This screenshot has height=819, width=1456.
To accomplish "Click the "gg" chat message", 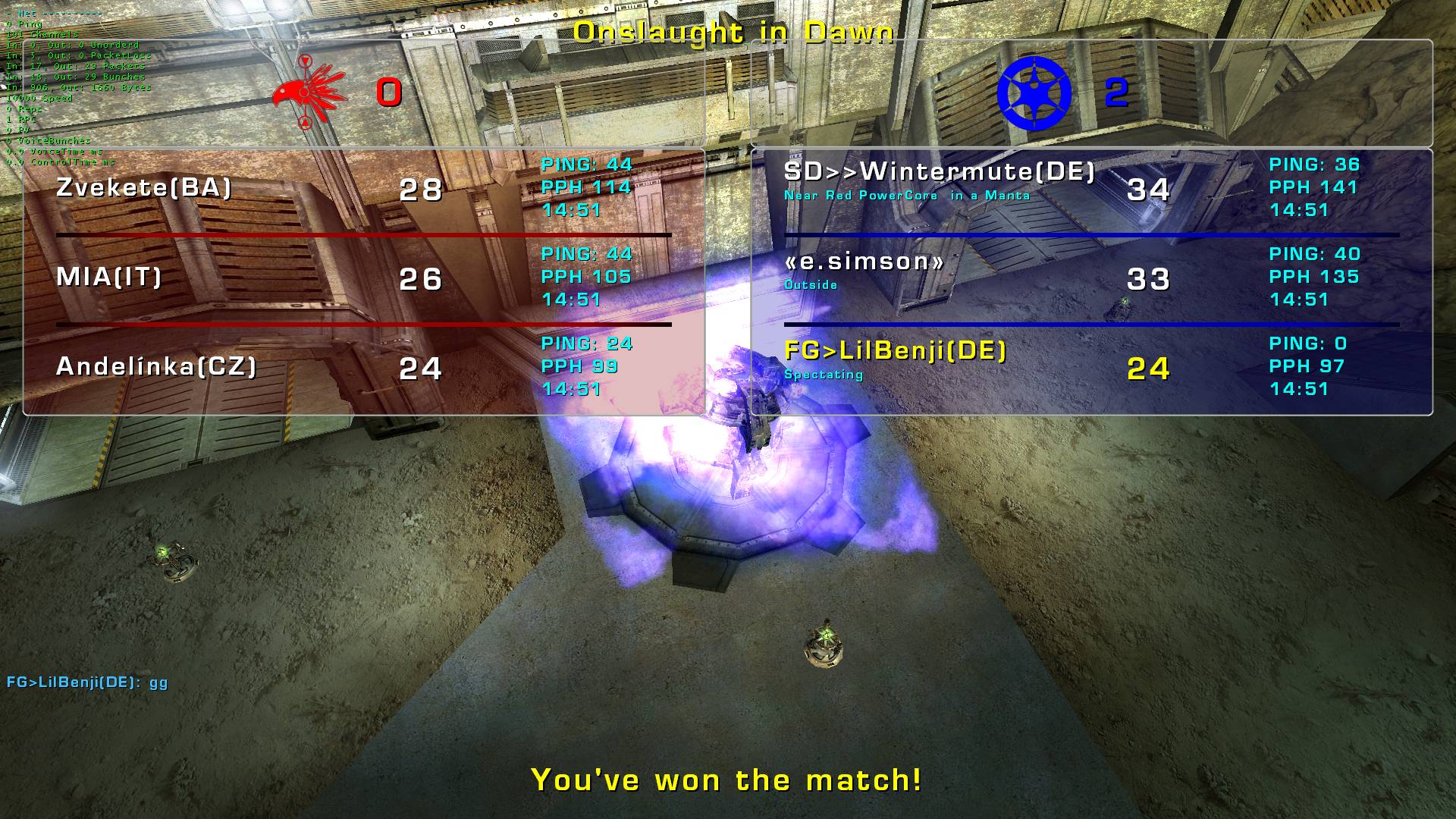I will [87, 682].
